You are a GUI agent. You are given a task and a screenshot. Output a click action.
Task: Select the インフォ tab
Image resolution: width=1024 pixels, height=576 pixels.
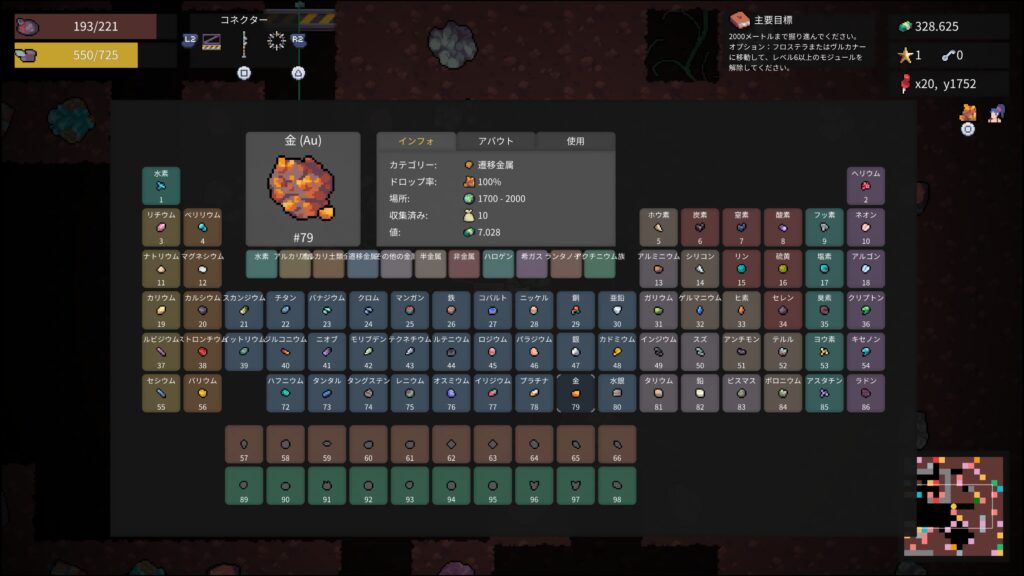pyautogui.click(x=415, y=141)
